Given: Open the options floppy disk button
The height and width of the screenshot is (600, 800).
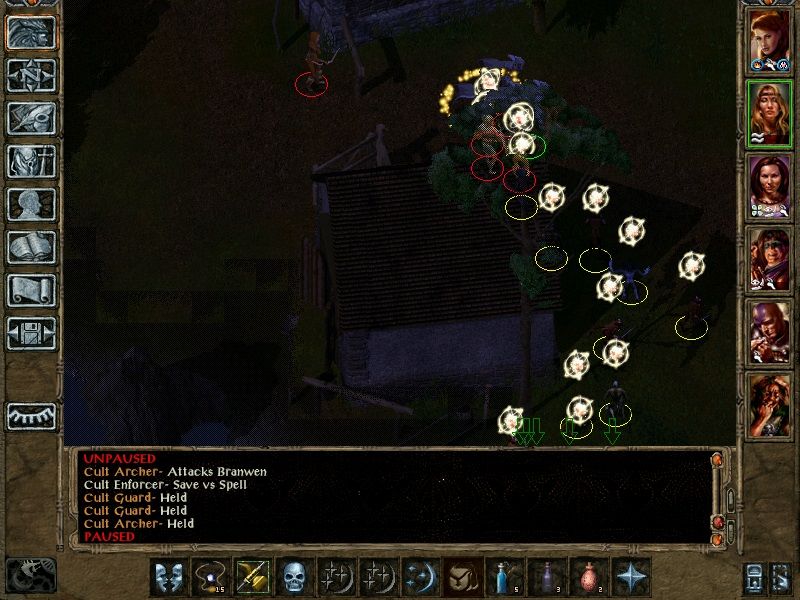Looking at the screenshot, I should 31,333.
